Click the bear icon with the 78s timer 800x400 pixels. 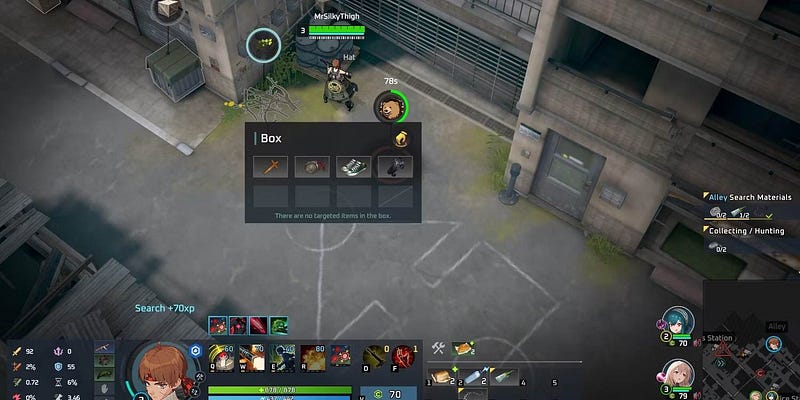pos(387,104)
